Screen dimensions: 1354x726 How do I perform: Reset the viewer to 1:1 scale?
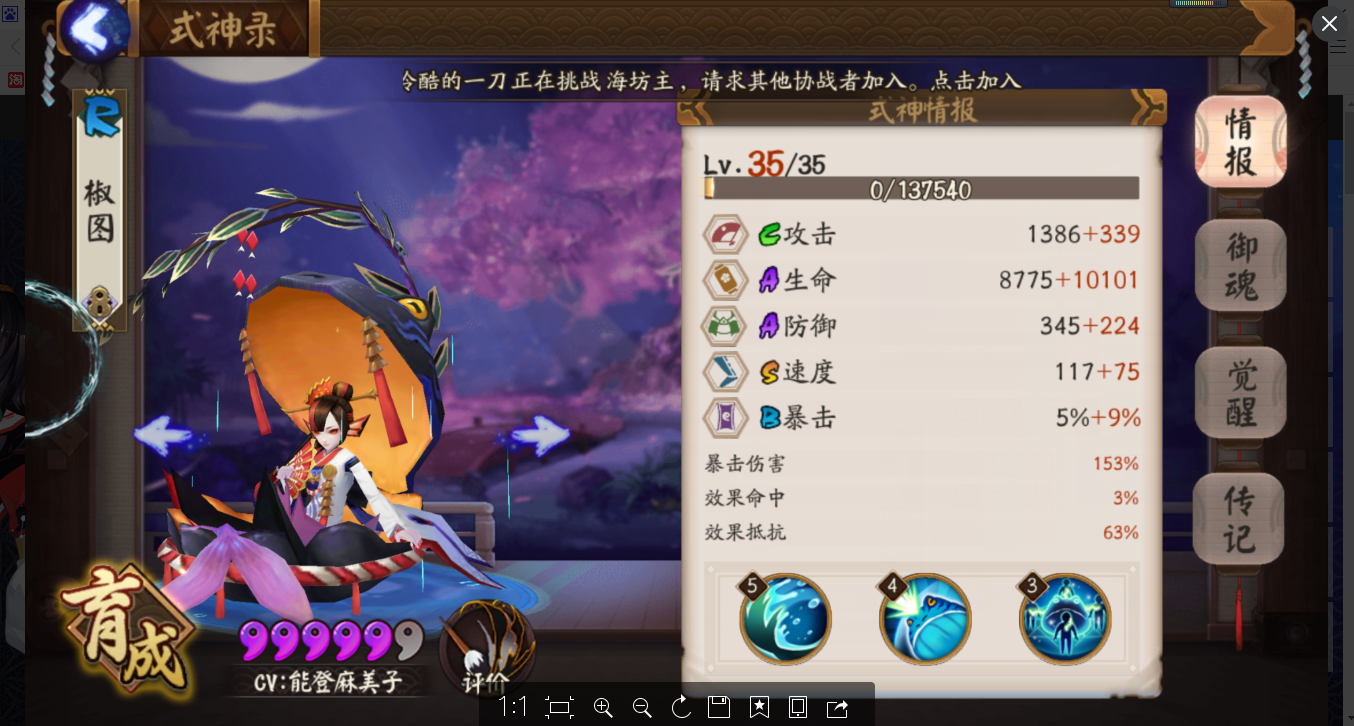[x=513, y=708]
